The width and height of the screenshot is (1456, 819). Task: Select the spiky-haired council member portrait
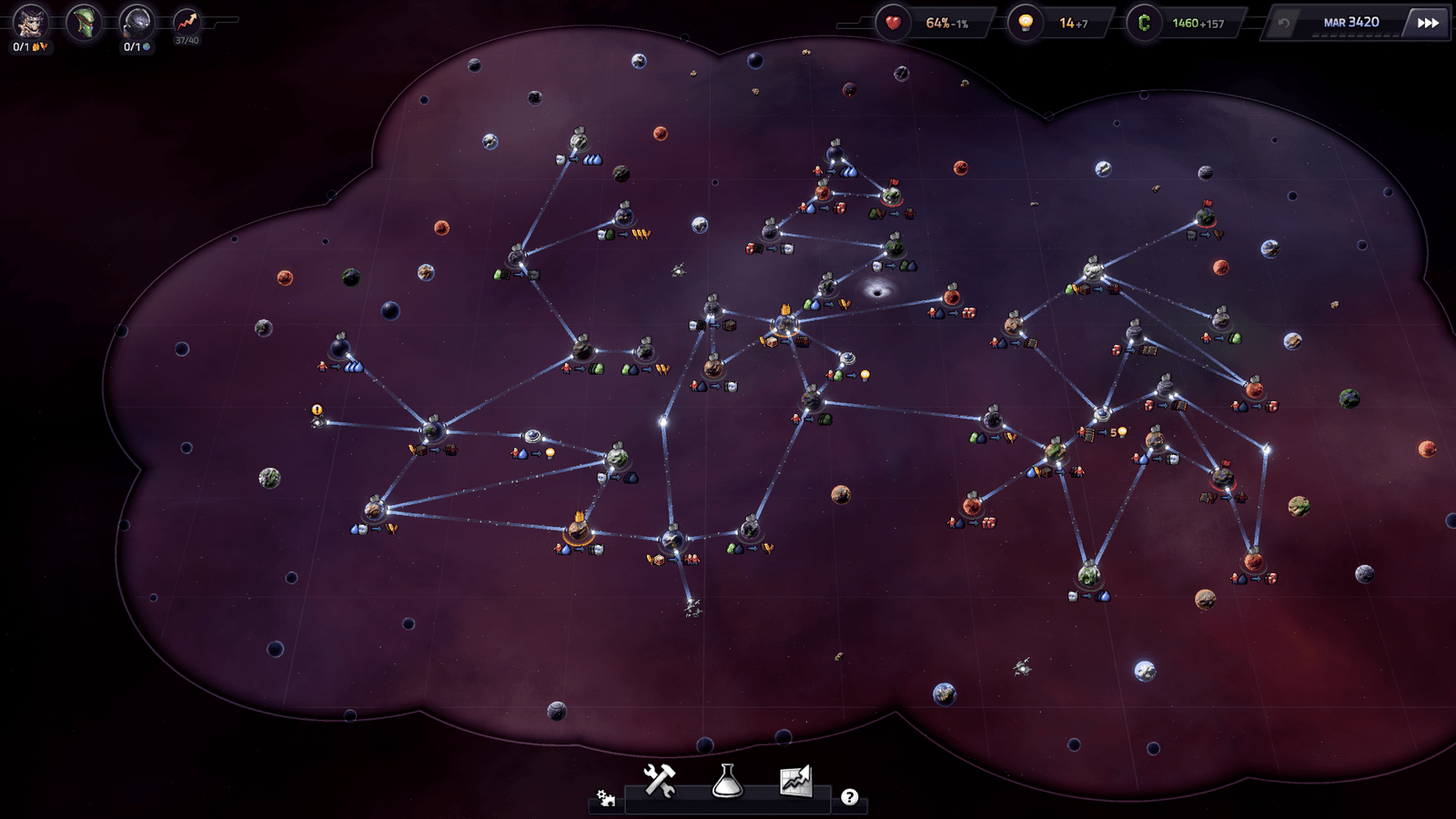click(30, 22)
